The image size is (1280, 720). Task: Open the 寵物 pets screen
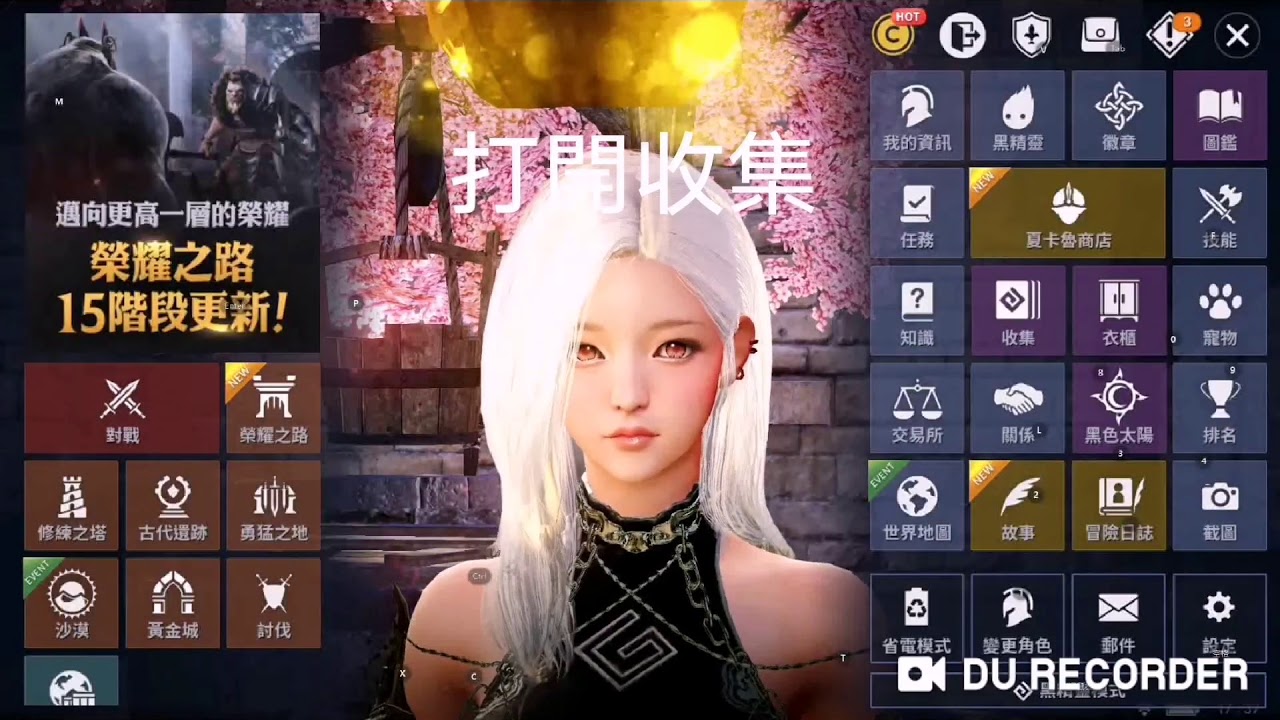(x=1219, y=311)
